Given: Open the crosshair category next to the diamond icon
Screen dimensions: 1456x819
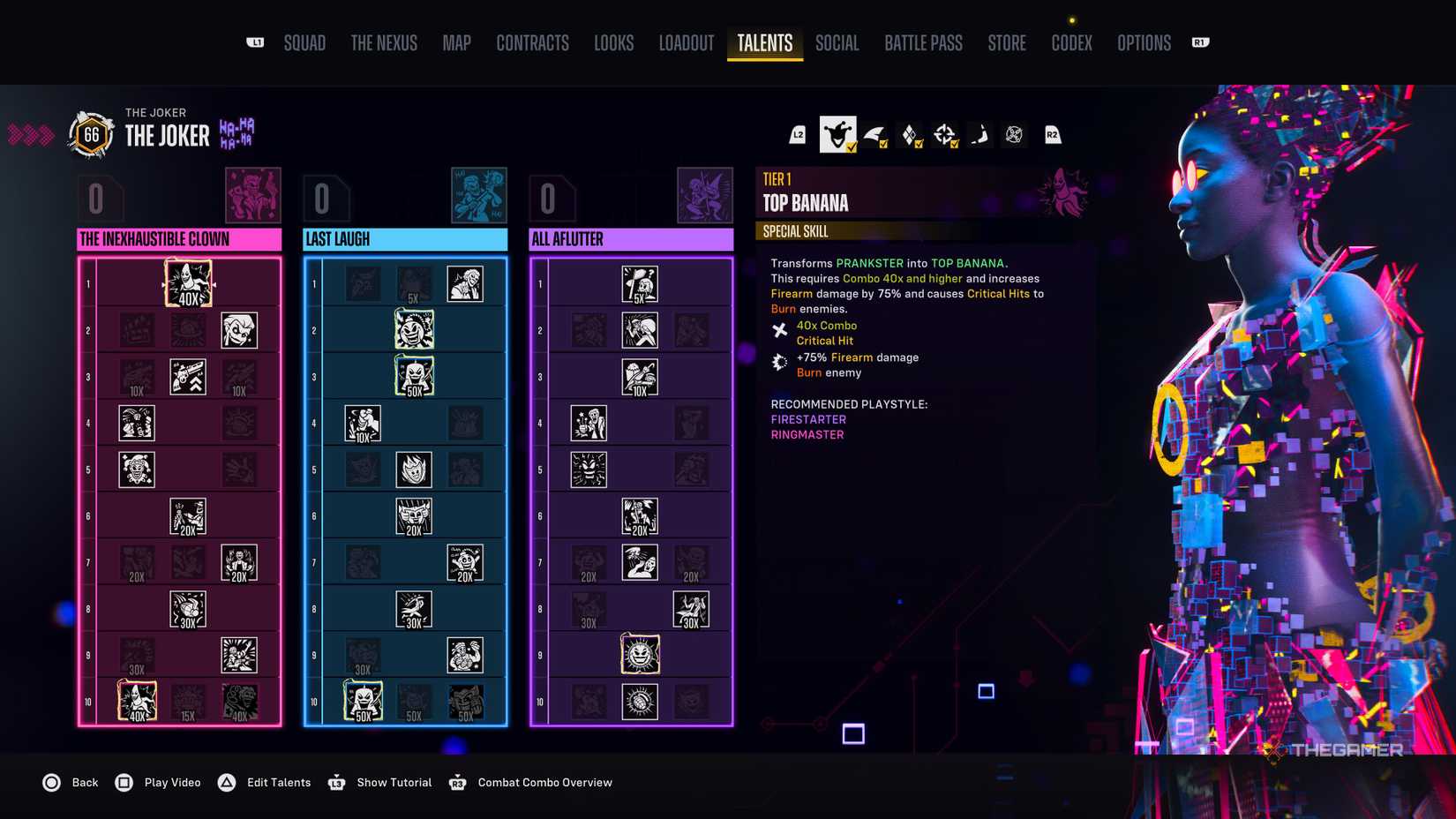Looking at the screenshot, I should tap(945, 134).
